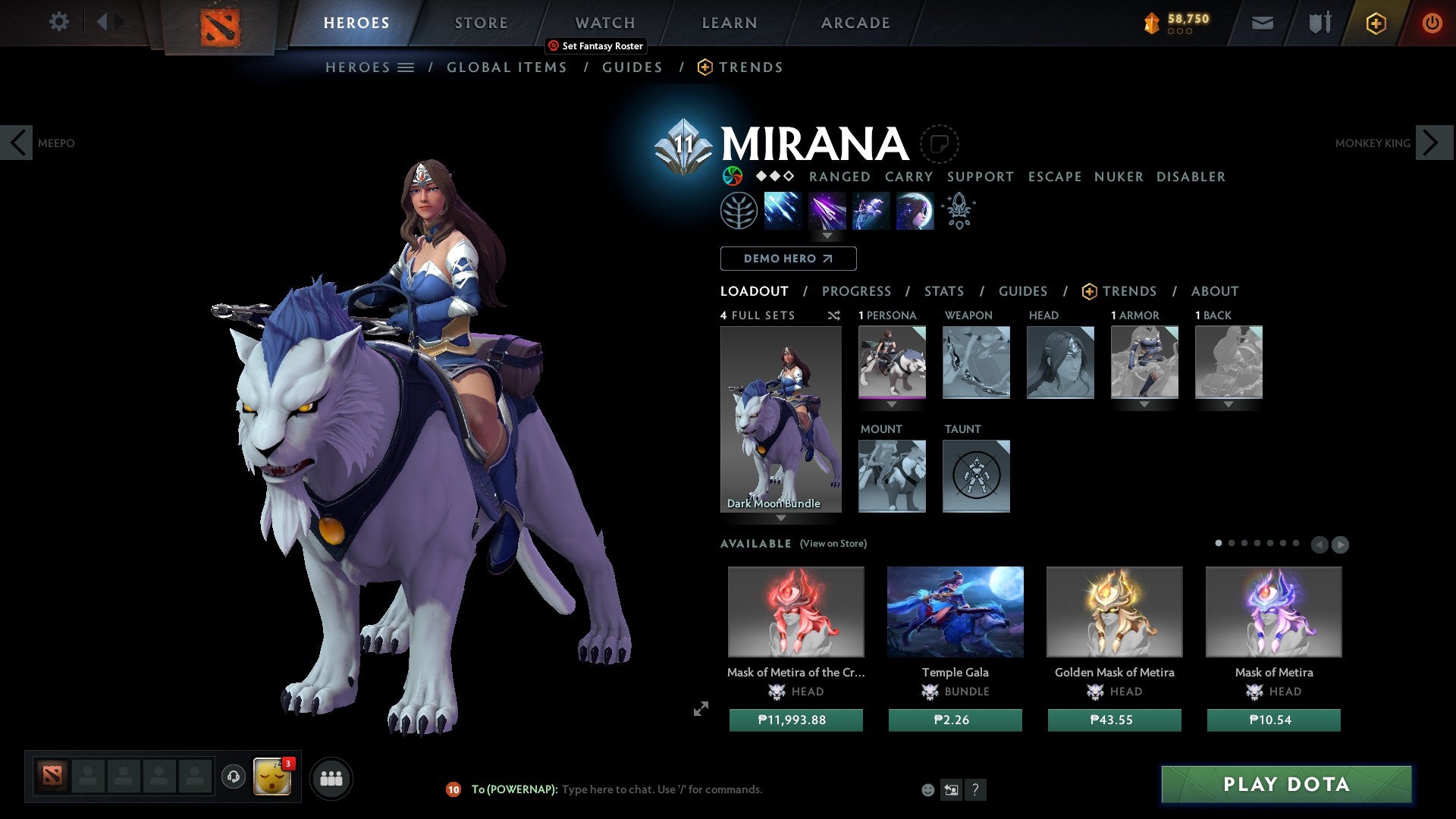Select the Moonlight Shadow ability icon
The image size is (1456, 819).
914,210
